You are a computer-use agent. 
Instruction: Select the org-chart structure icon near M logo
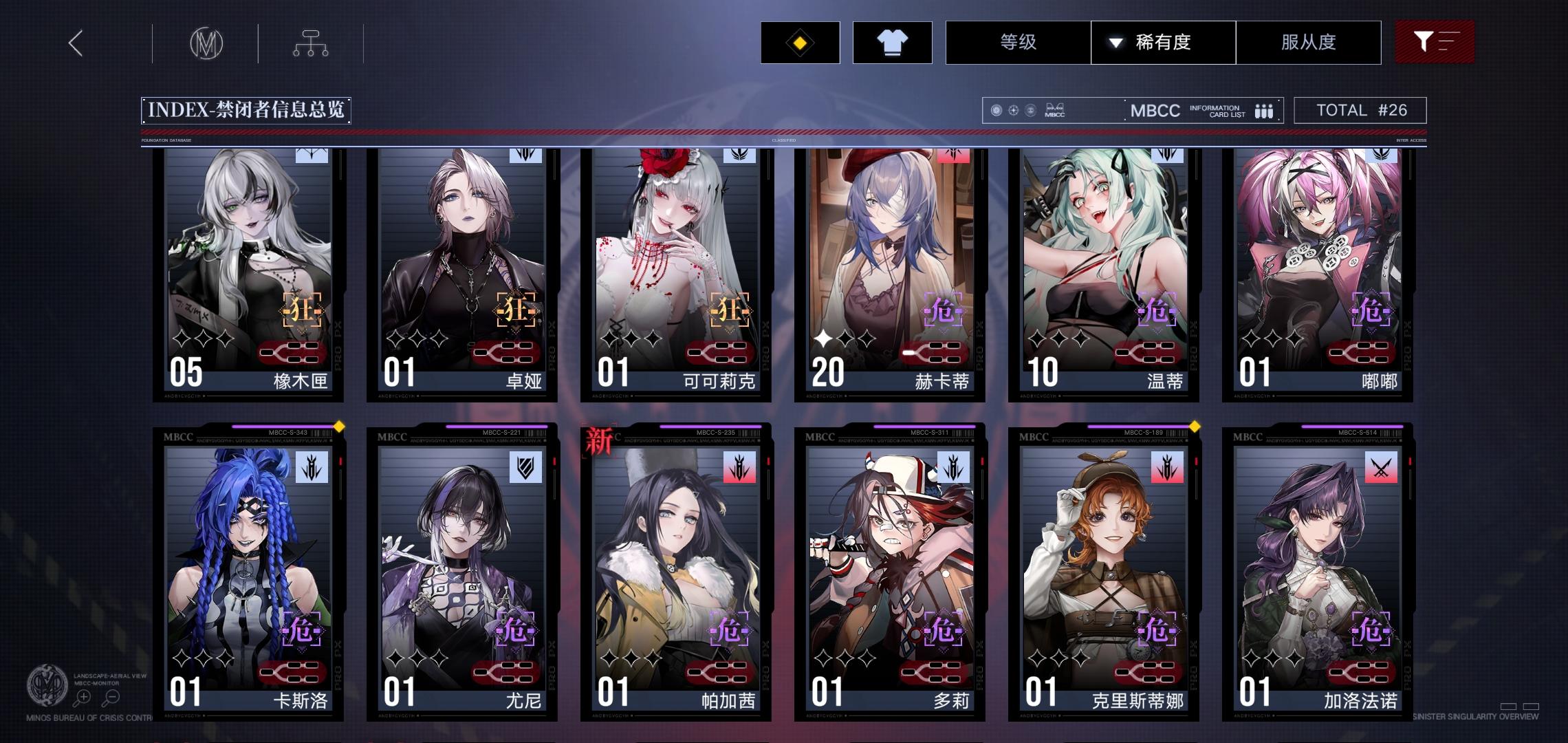pos(312,42)
